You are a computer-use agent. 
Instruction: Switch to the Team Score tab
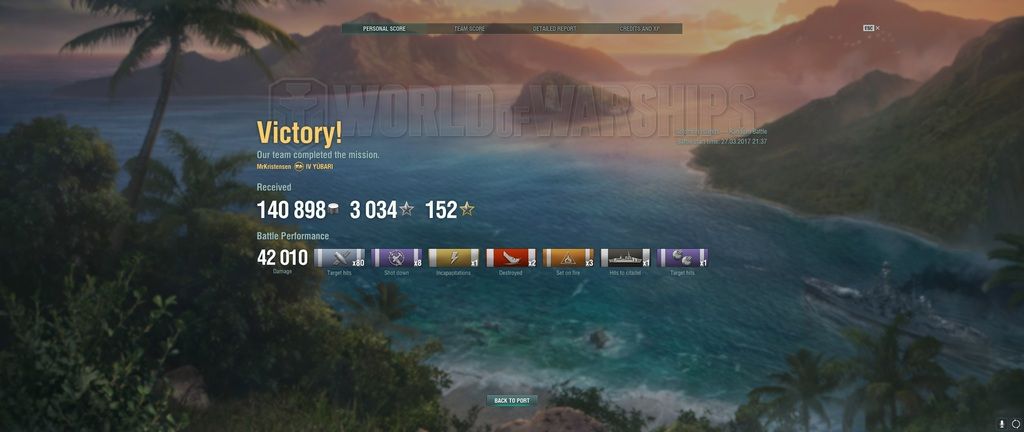pos(469,29)
